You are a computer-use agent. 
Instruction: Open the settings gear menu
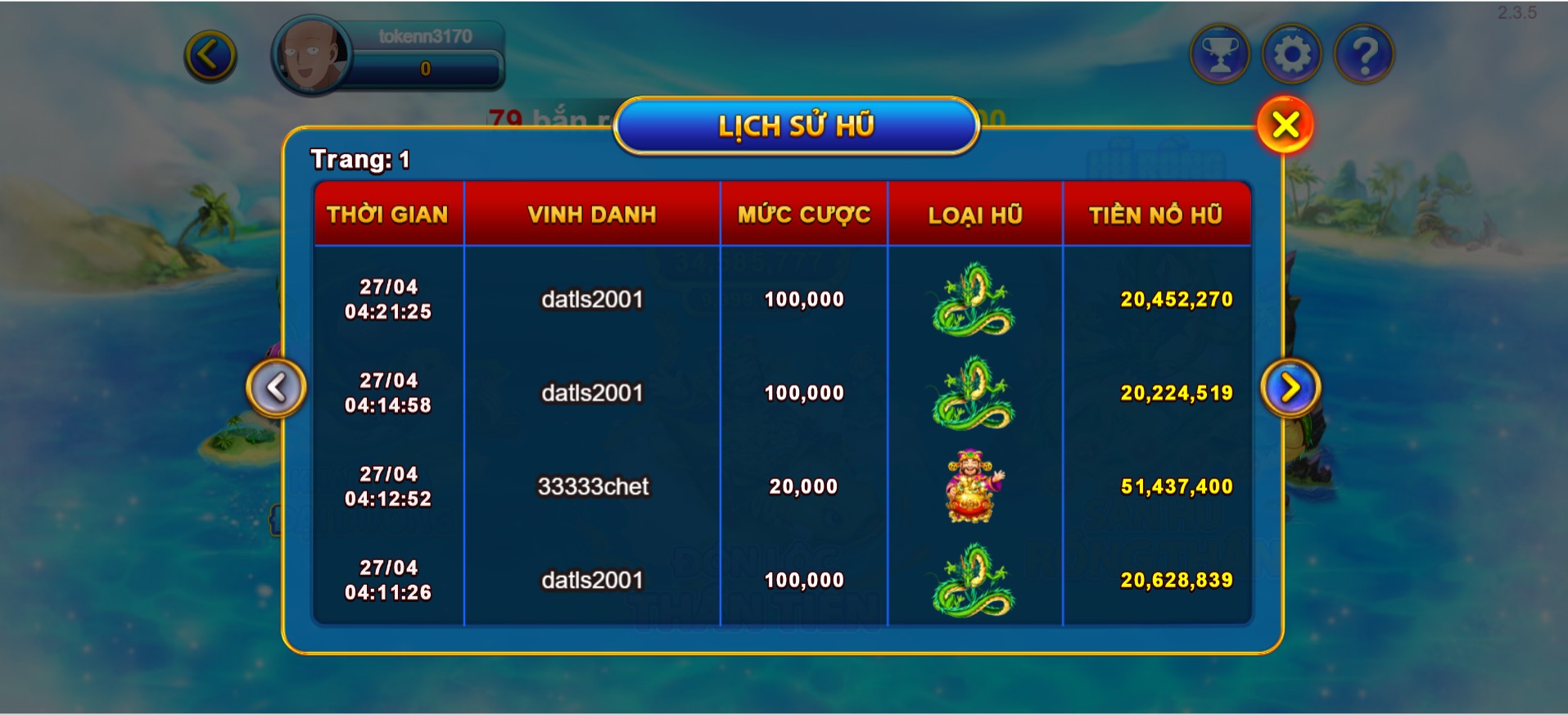pyautogui.click(x=1291, y=52)
